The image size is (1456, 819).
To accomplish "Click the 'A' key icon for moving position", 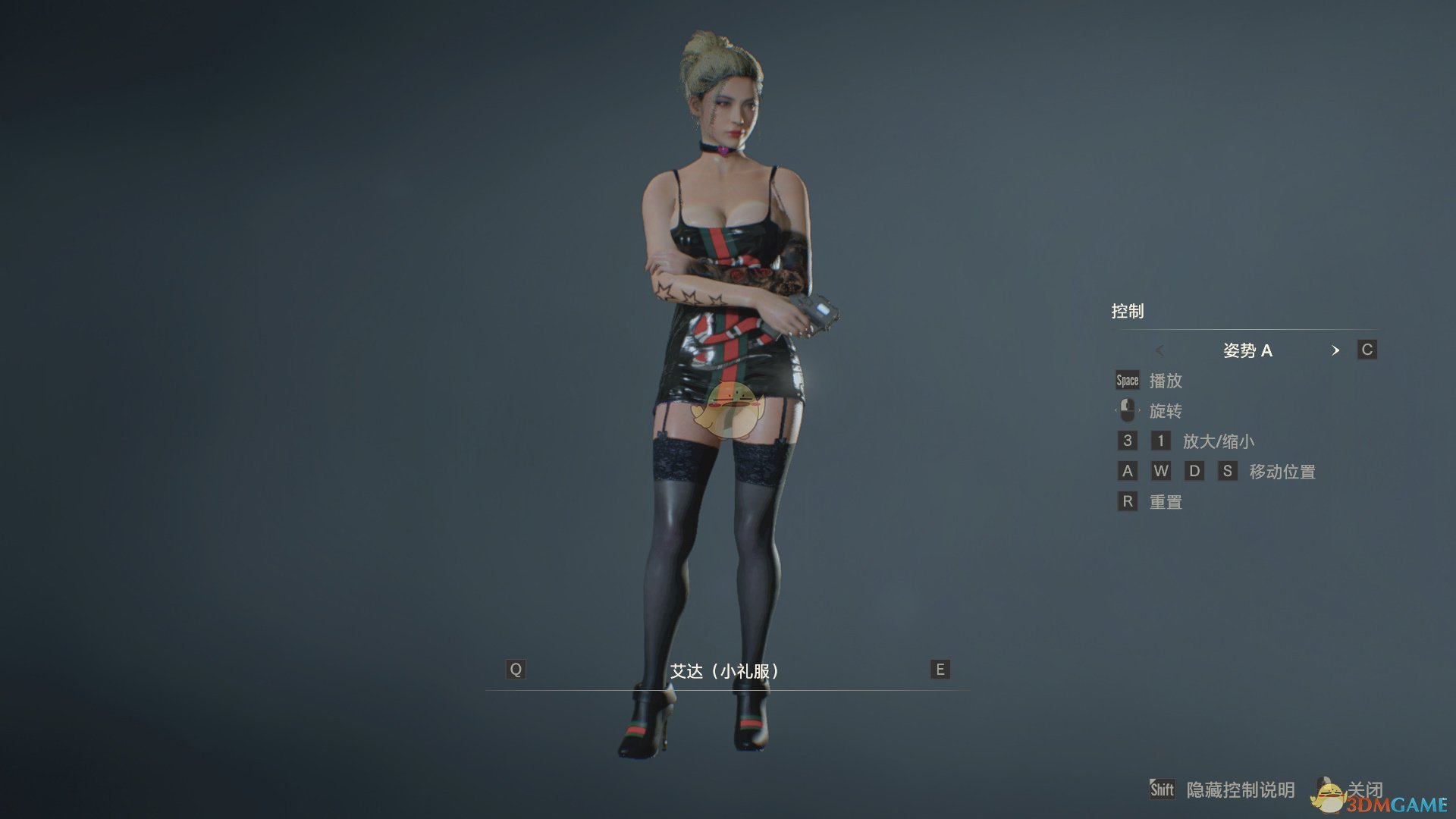I will pyautogui.click(x=1126, y=471).
